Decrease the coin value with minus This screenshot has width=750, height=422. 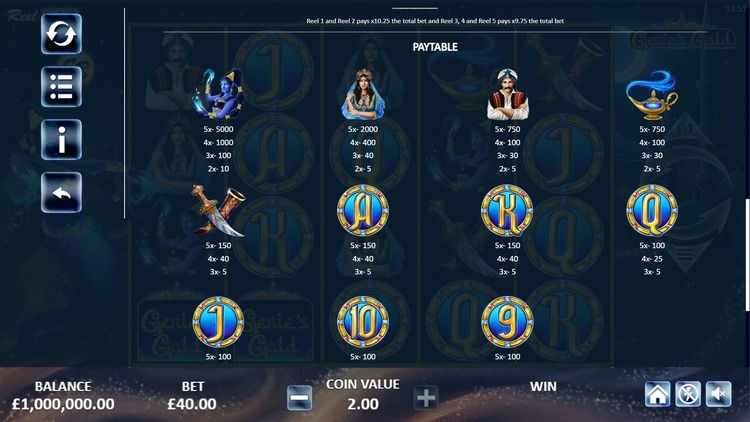[x=299, y=398]
